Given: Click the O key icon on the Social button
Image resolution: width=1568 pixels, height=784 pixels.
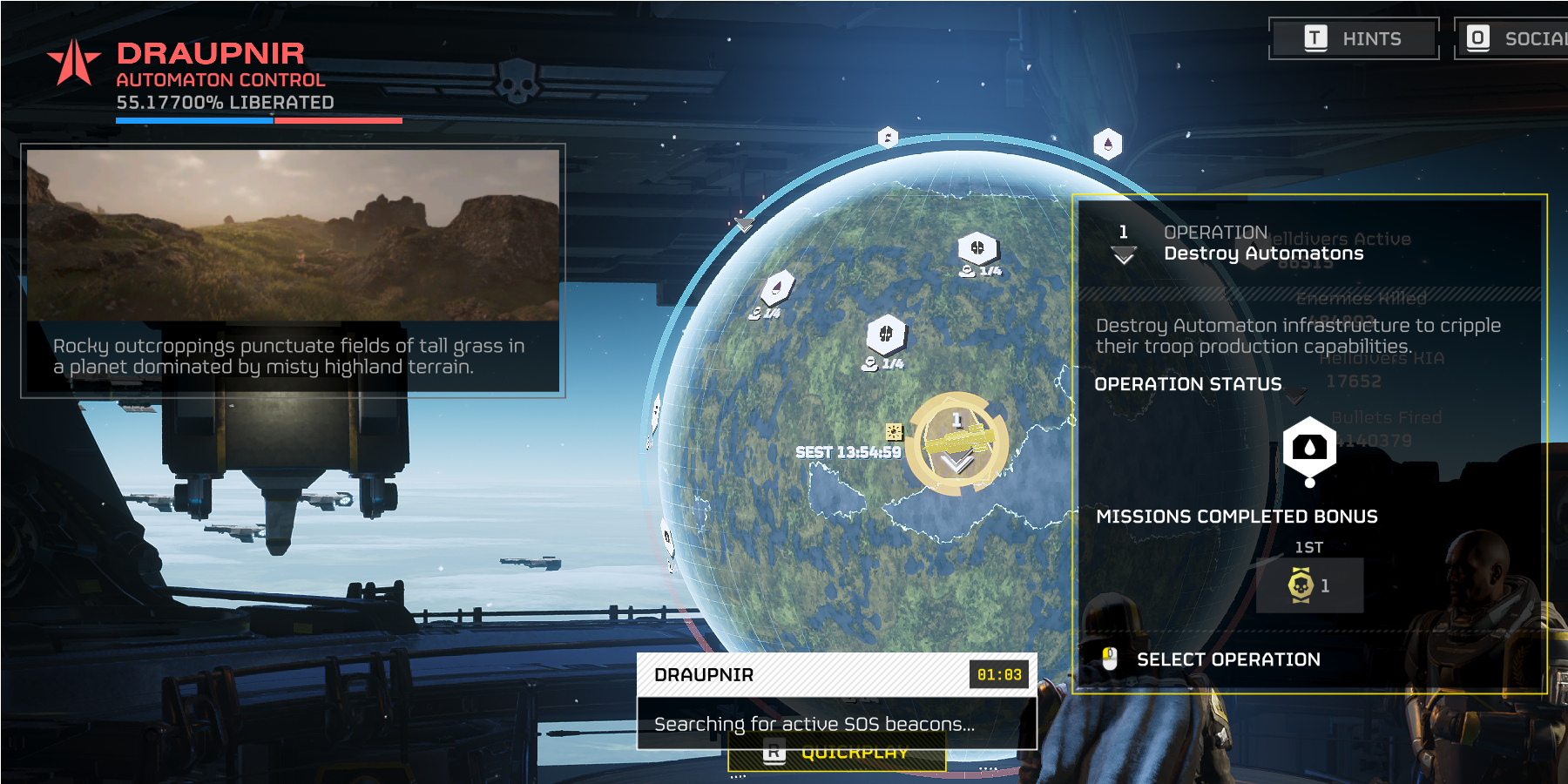Looking at the screenshot, I should [1478, 37].
